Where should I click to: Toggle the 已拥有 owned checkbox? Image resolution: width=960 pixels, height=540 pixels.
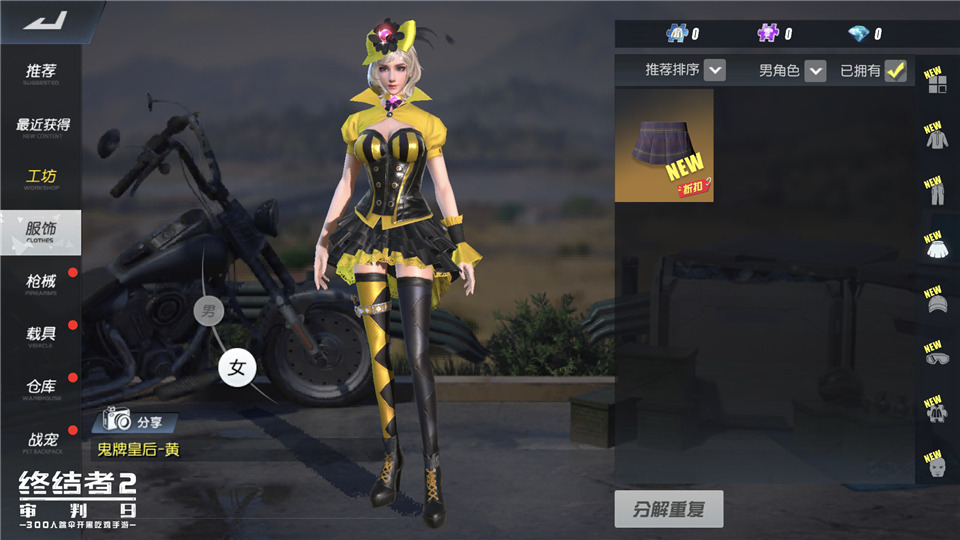(895, 70)
